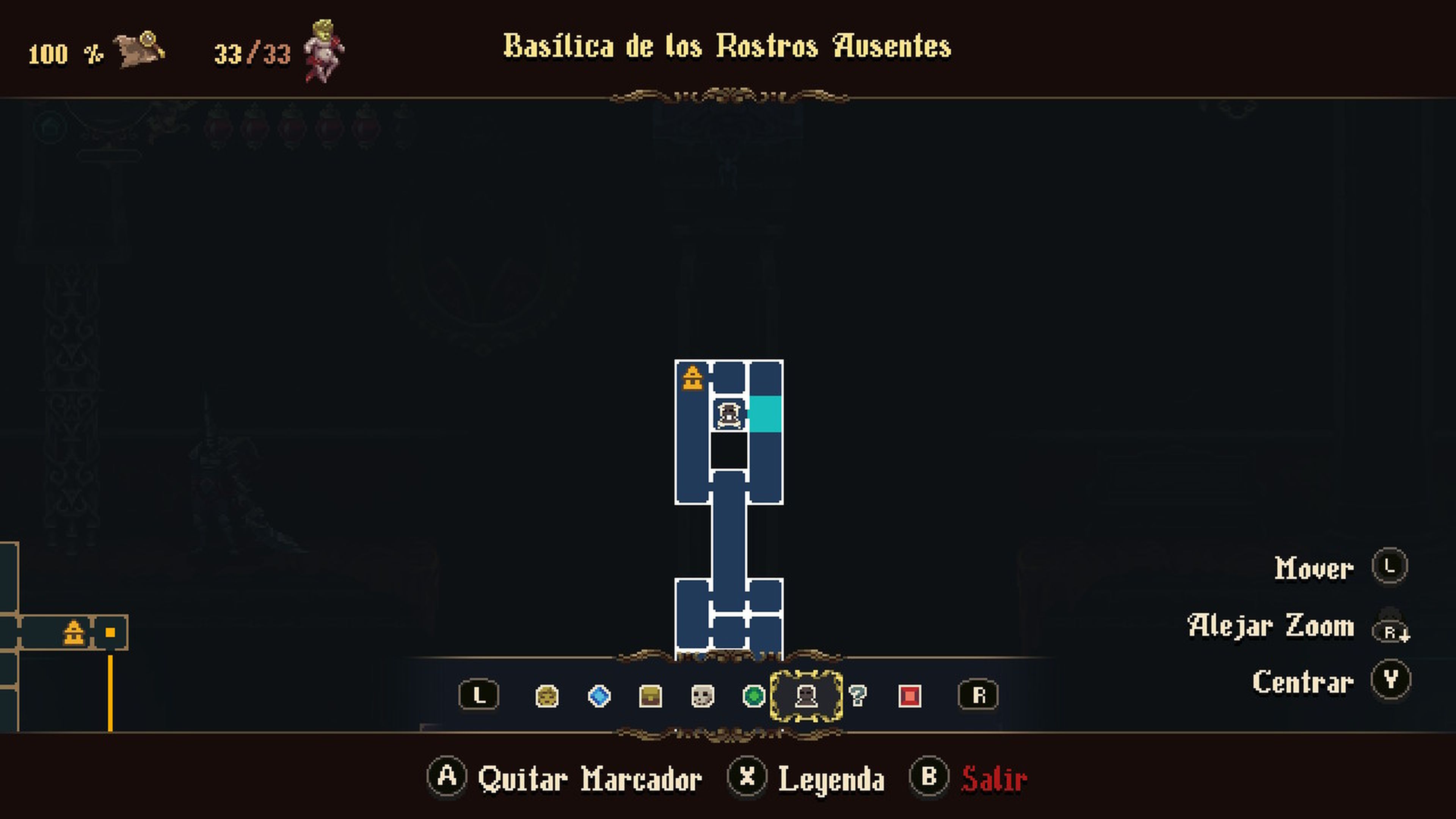
Task: Click the golden shrine icon in the Basílica map
Action: coord(692,378)
